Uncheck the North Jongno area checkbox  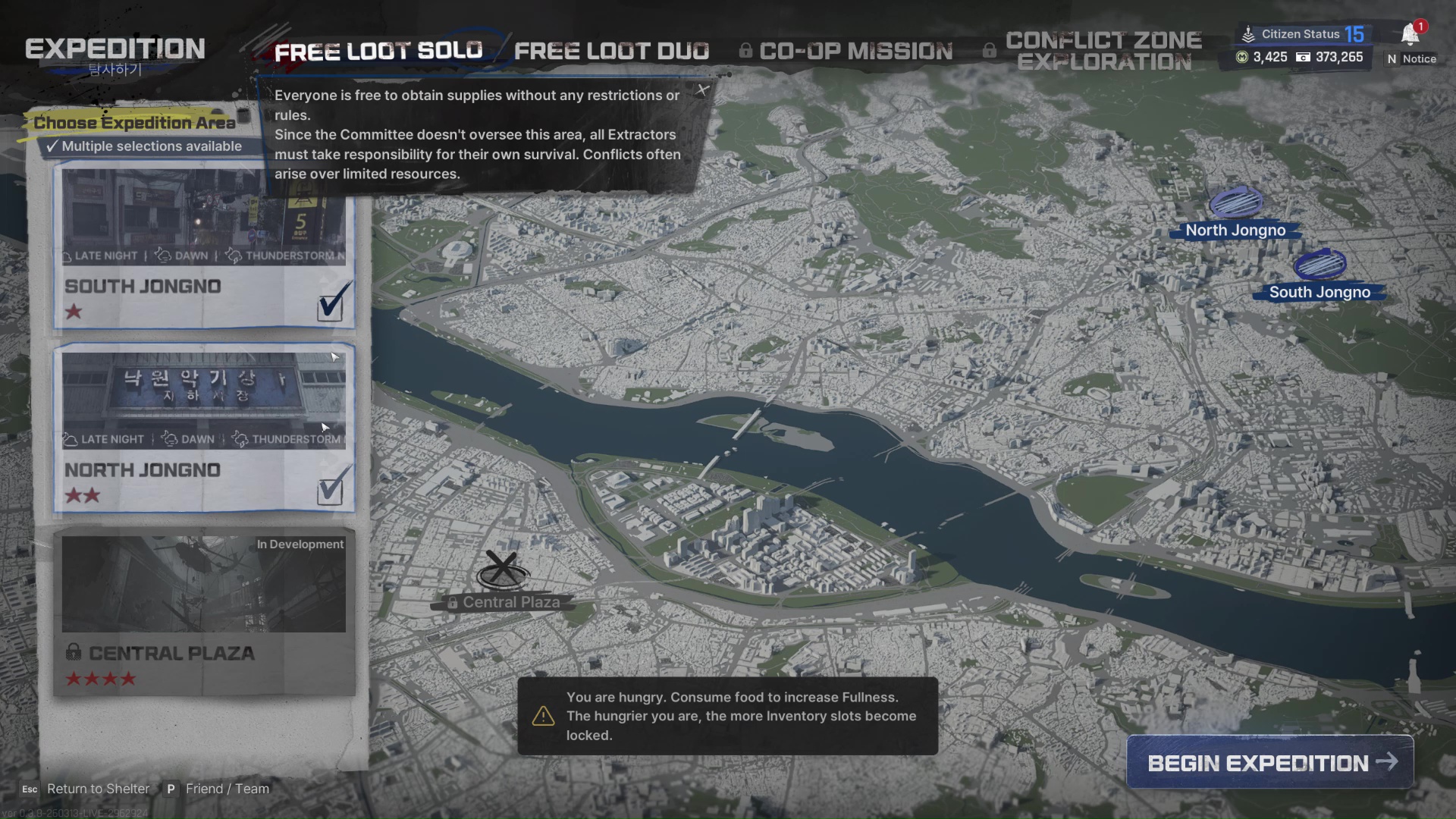[x=331, y=490]
